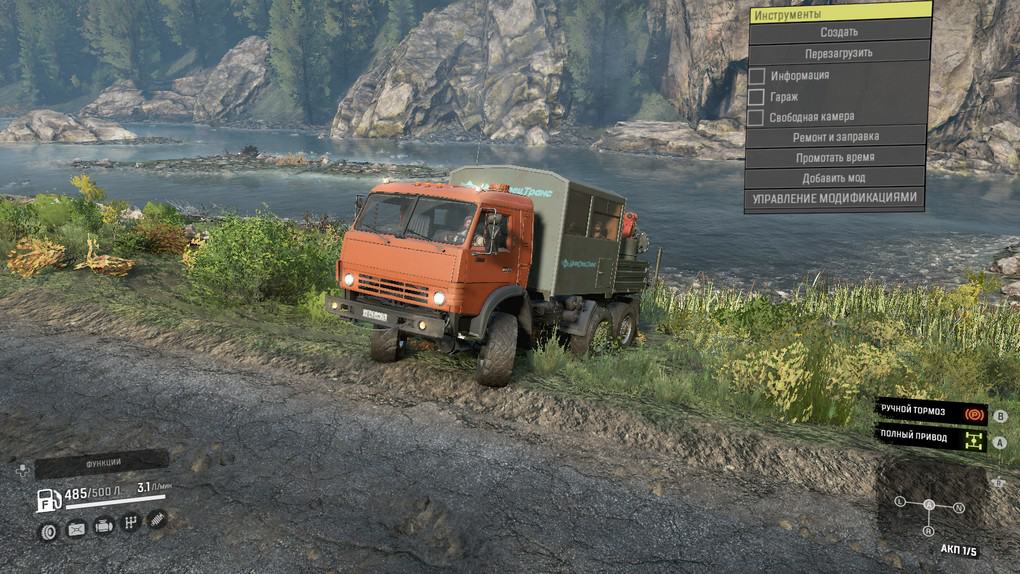The height and width of the screenshot is (574, 1020).
Task: Click the gearbox status icon
Action: [130, 523]
